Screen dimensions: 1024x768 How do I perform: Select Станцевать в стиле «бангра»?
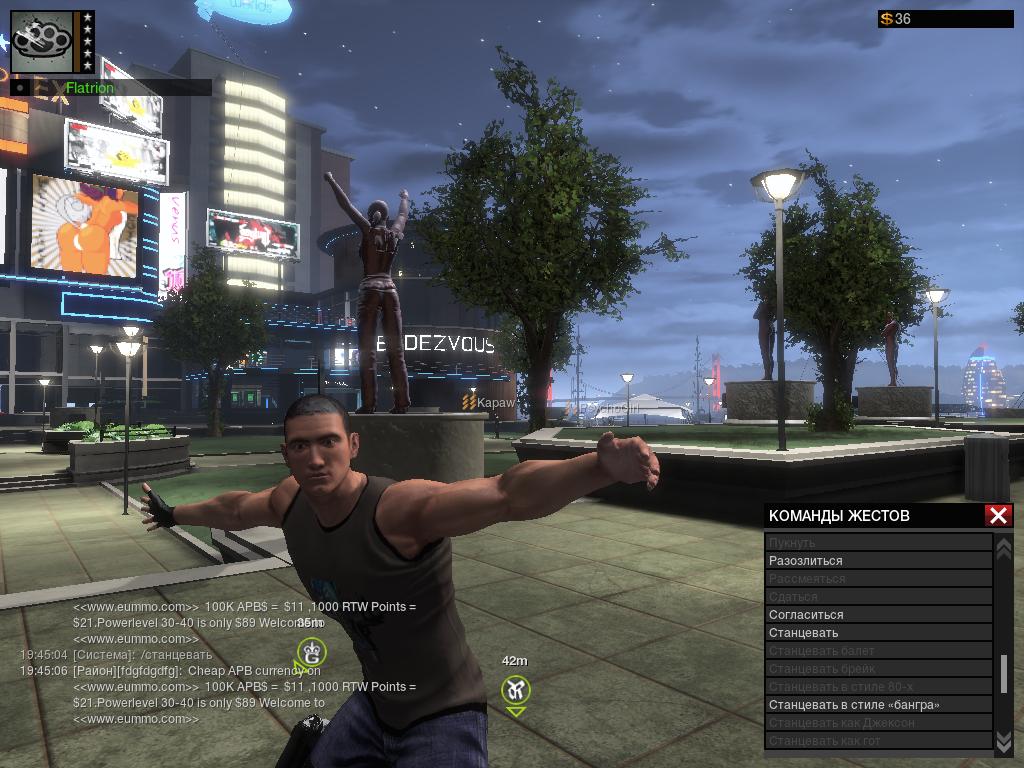point(878,705)
